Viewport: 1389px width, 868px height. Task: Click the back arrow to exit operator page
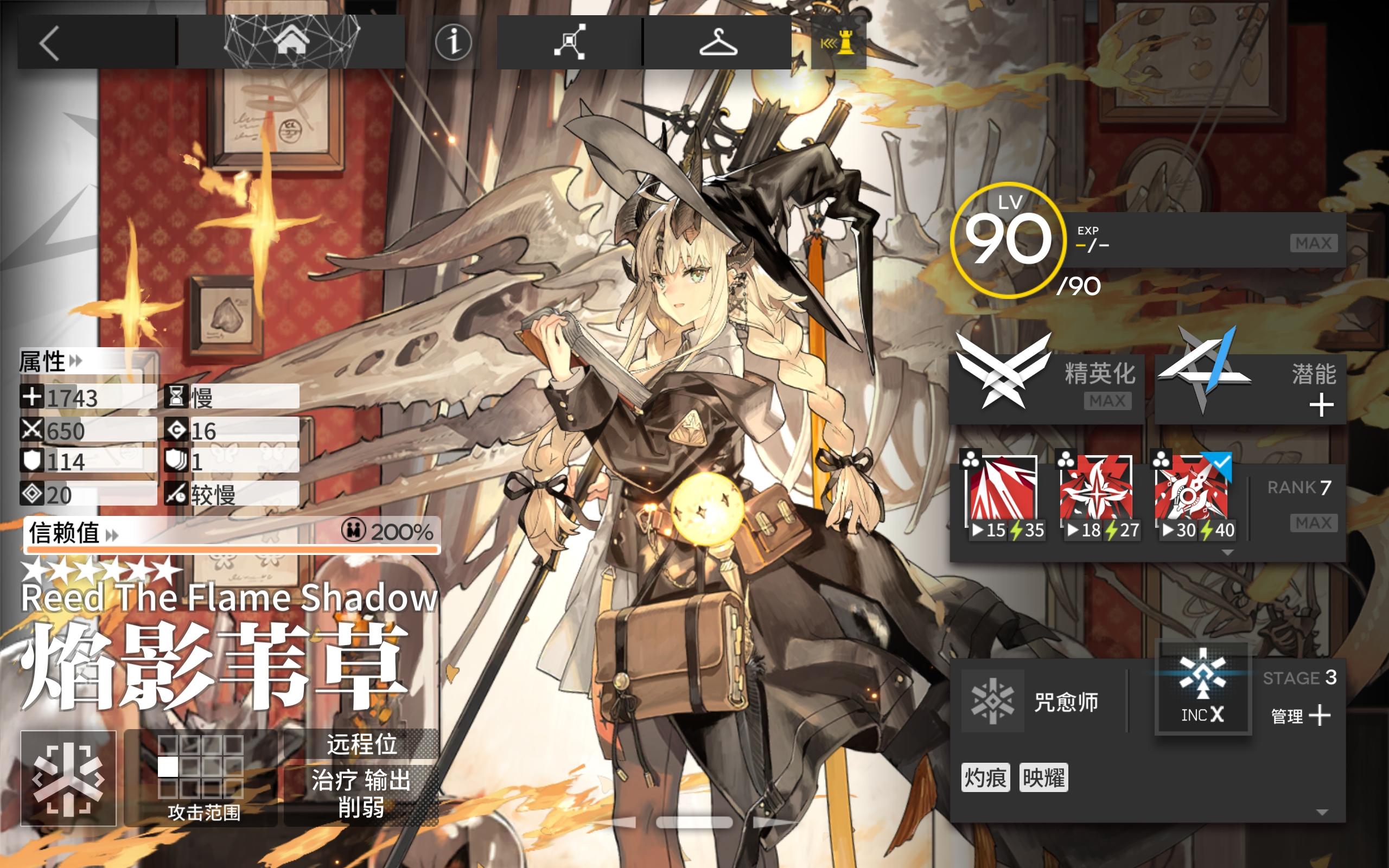[x=50, y=43]
